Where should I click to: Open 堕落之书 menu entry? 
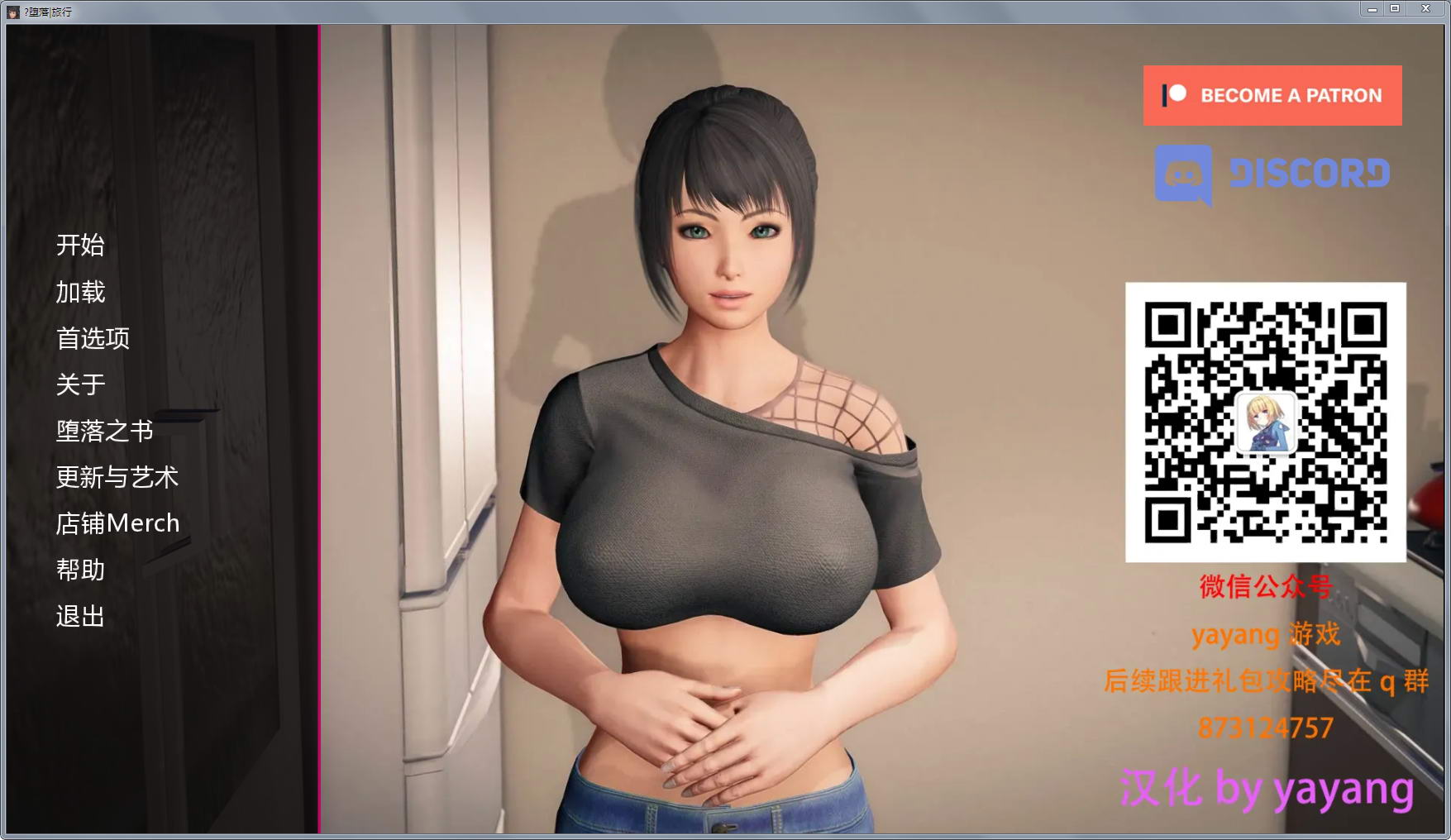coord(105,431)
